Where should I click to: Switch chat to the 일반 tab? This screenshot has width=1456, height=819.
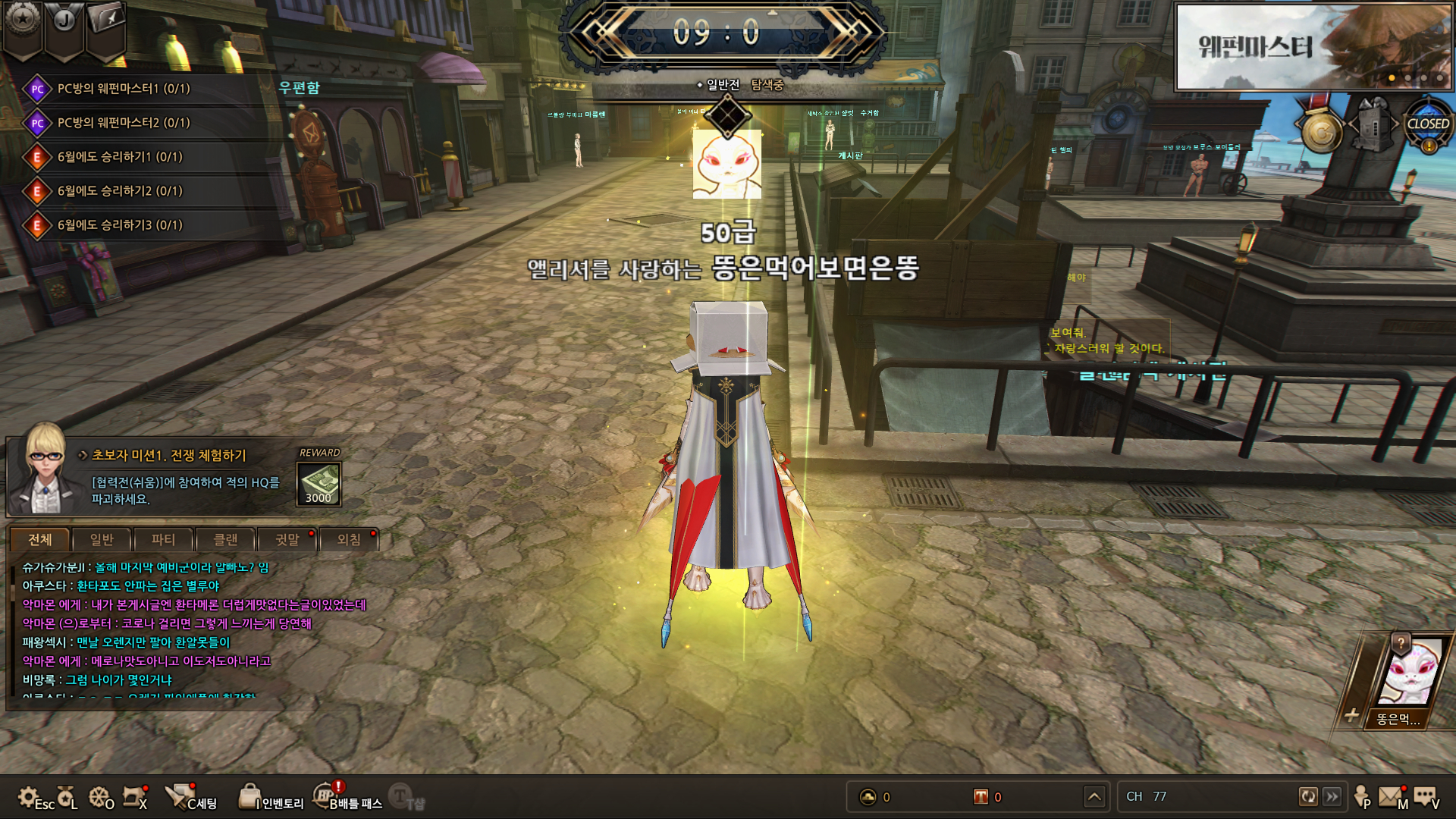pos(102,540)
